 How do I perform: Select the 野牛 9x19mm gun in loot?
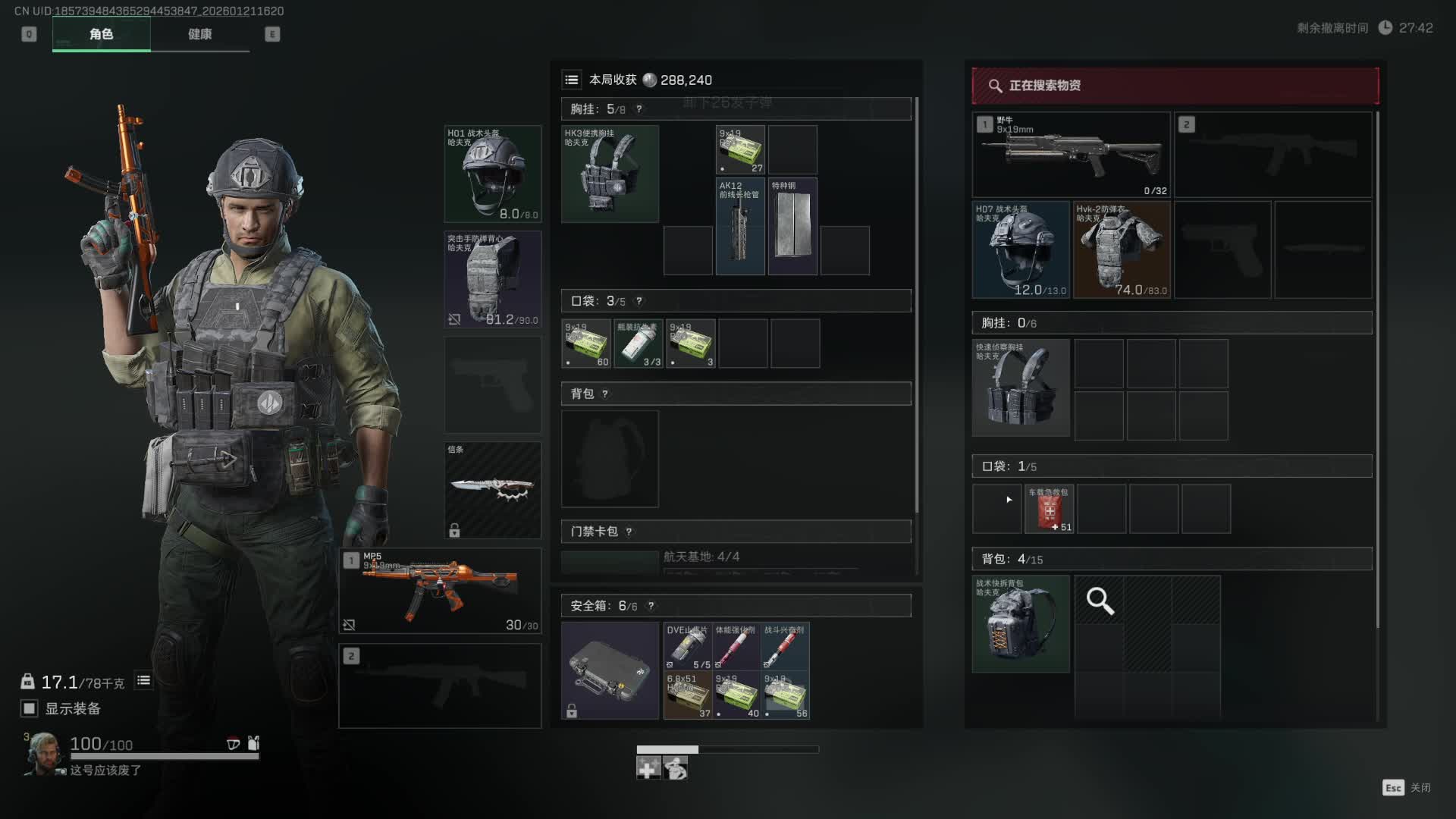pyautogui.click(x=1071, y=155)
